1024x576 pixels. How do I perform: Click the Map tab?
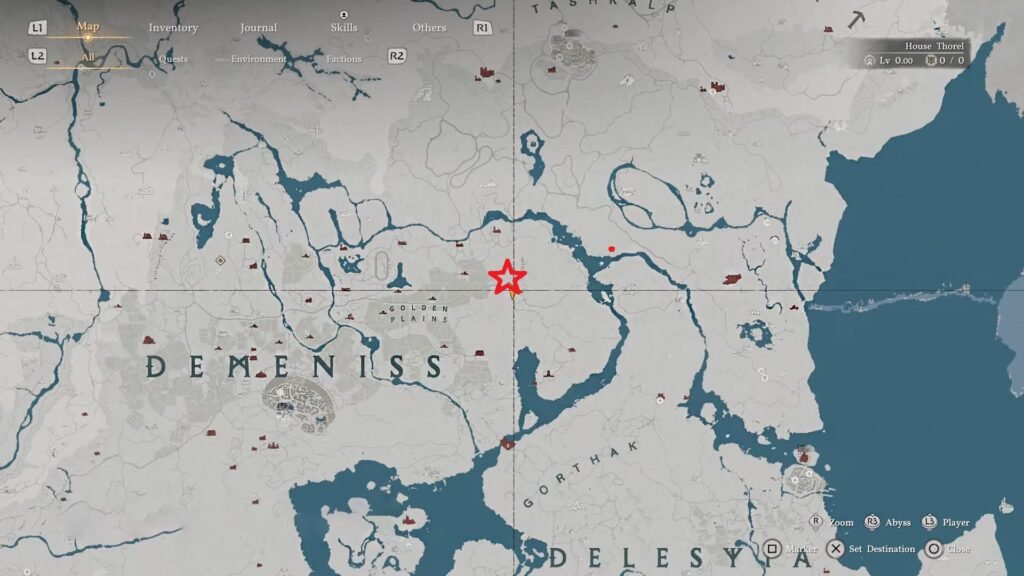coord(88,27)
